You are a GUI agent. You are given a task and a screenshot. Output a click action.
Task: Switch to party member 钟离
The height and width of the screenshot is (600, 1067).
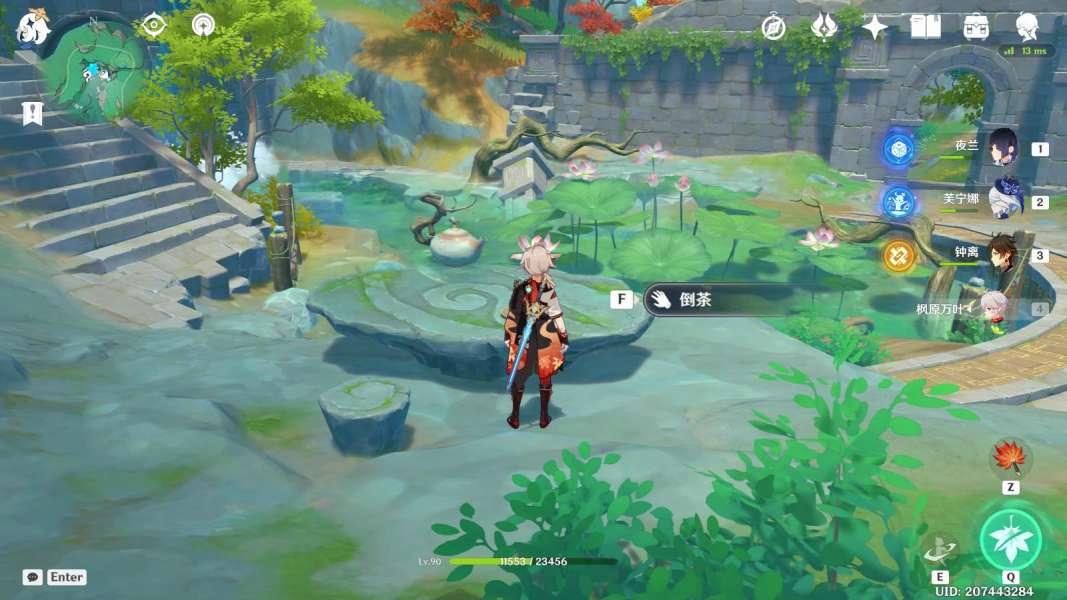click(x=1002, y=254)
